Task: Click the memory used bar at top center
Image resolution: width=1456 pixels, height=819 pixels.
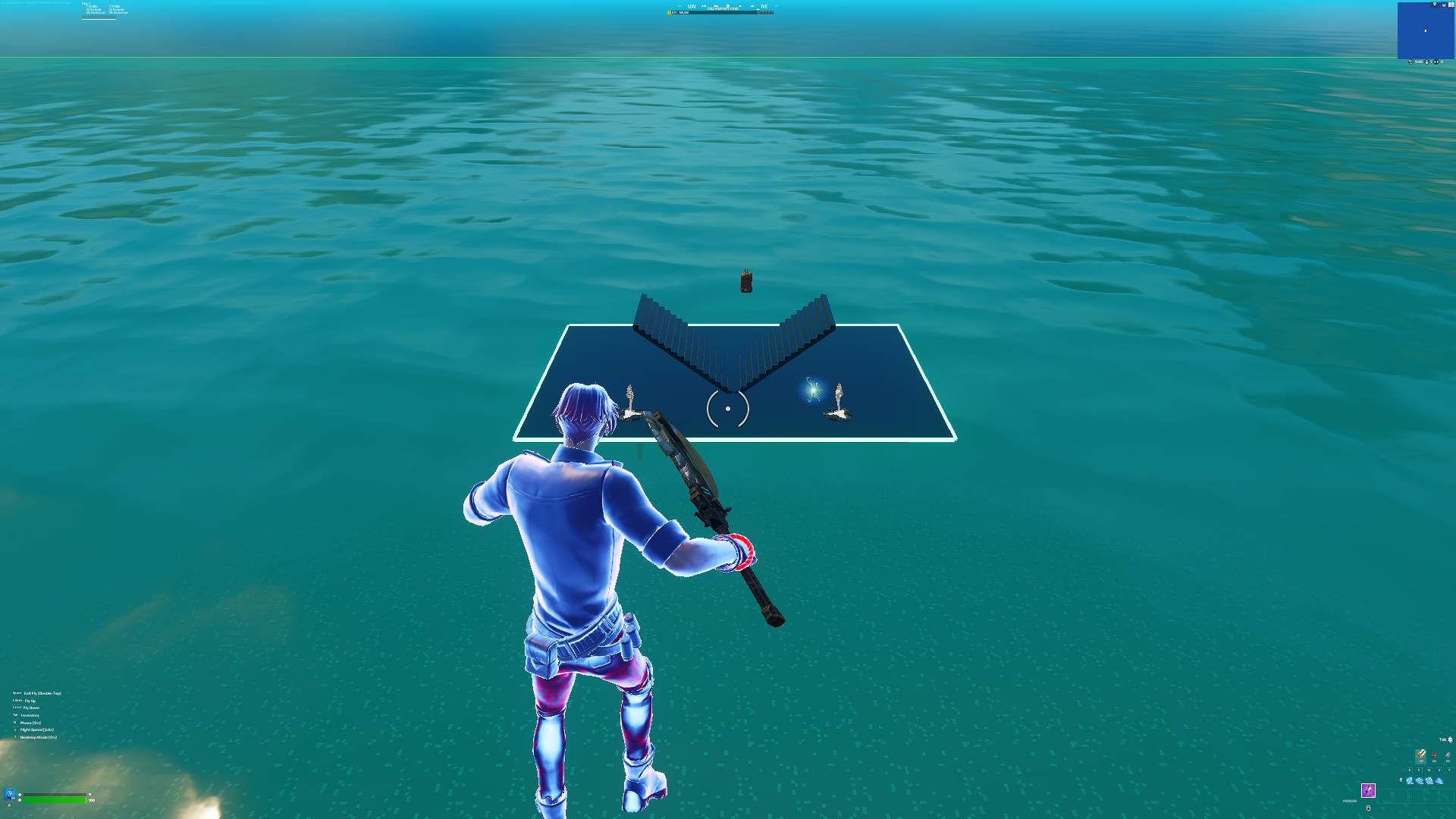Action: (720, 12)
